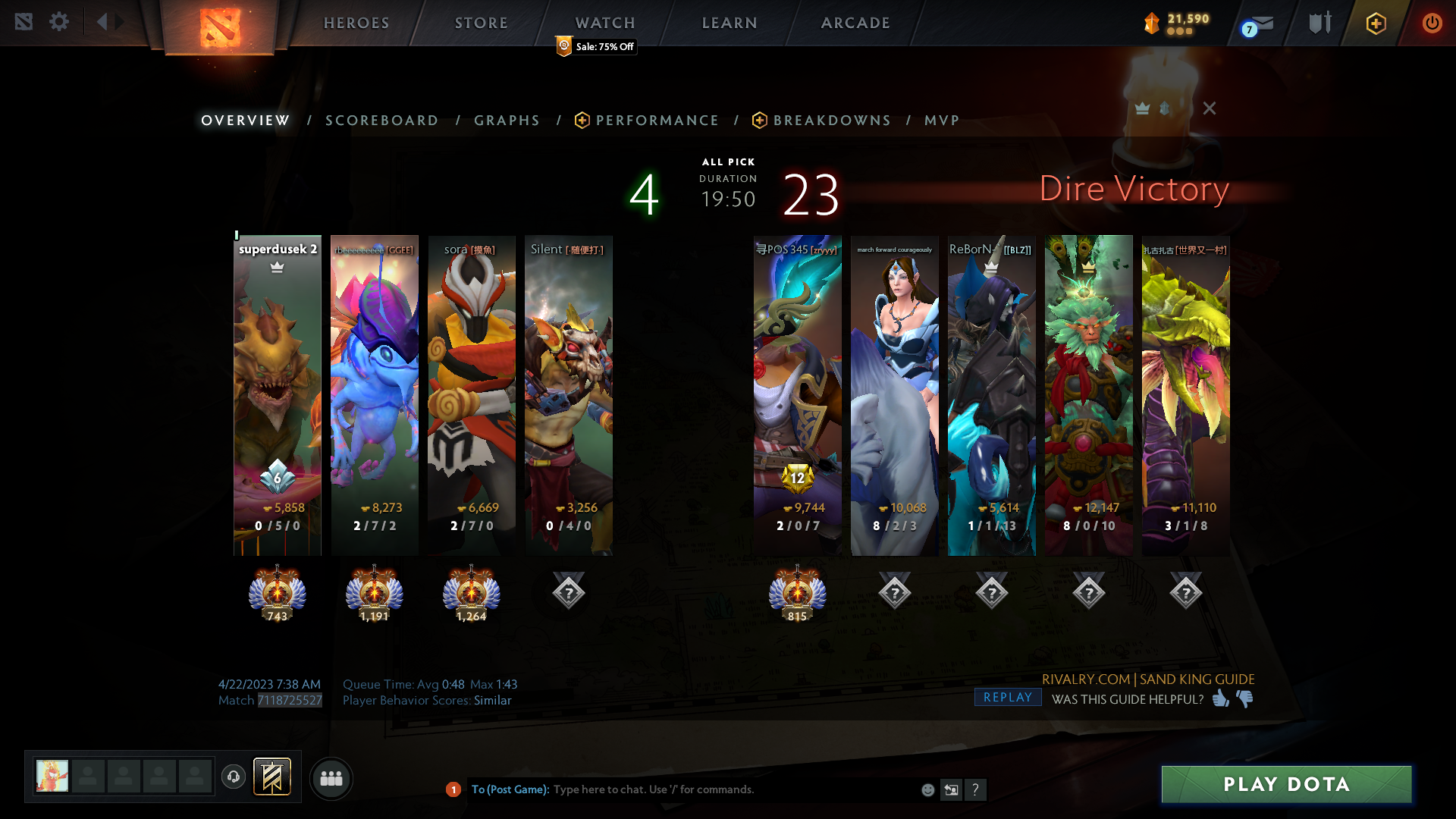Download the match replay via REPLAY
This screenshot has width=1456, height=819.
[1007, 697]
